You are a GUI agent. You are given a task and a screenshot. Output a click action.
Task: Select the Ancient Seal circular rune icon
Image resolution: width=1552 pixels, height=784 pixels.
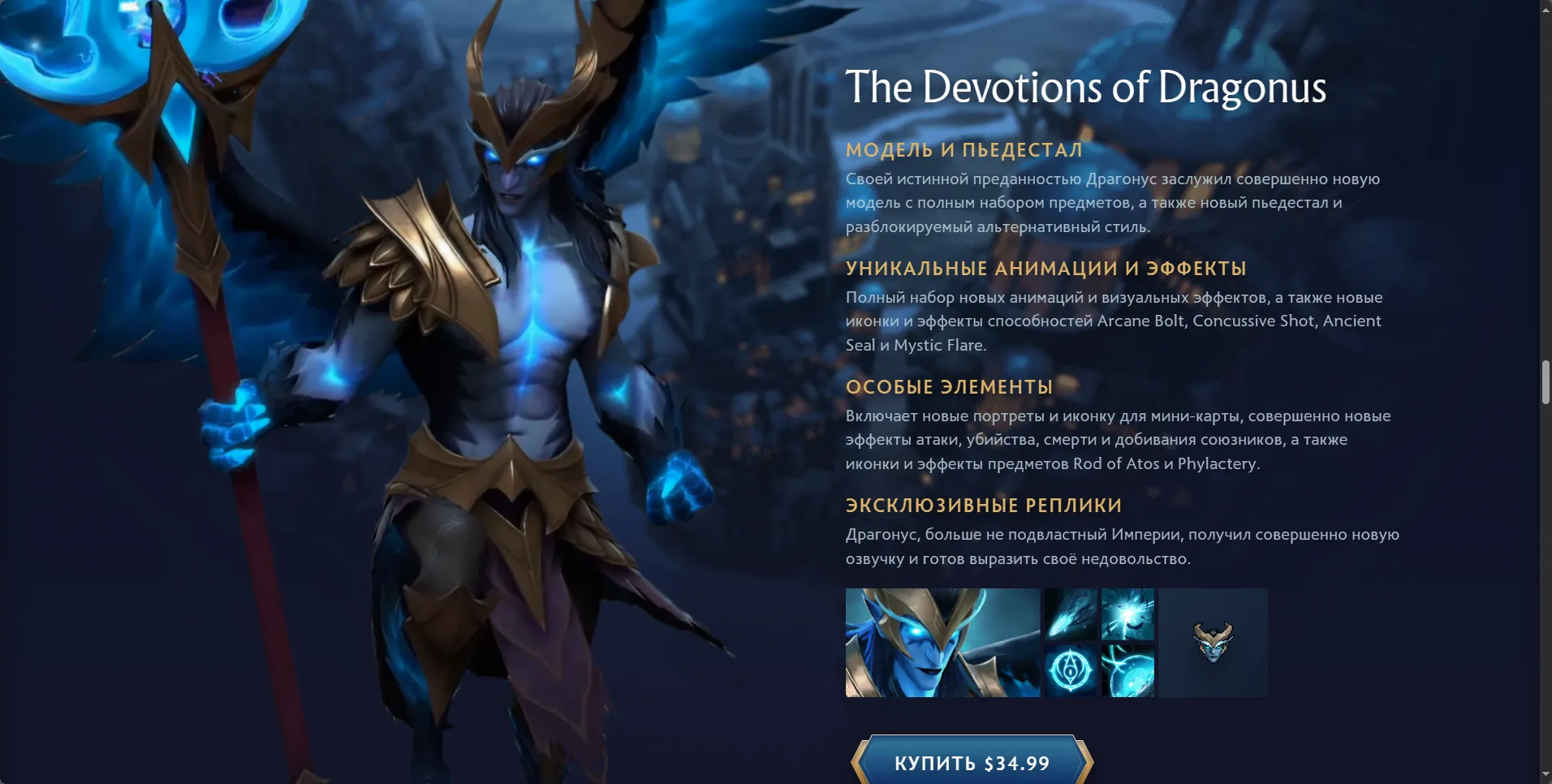click(1071, 671)
